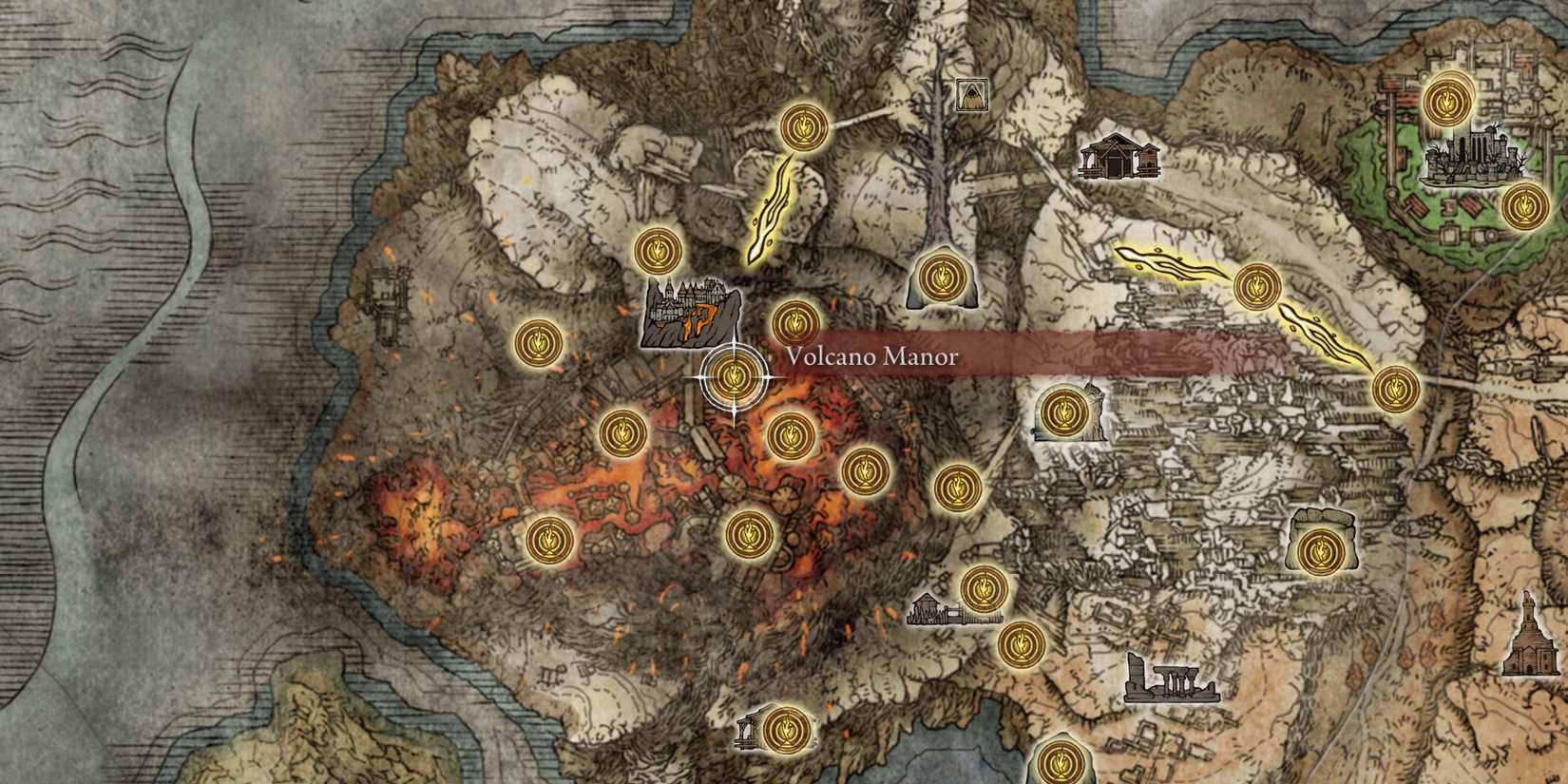Click the site of grace under the map cursor
The image size is (1568, 784).
[732, 377]
